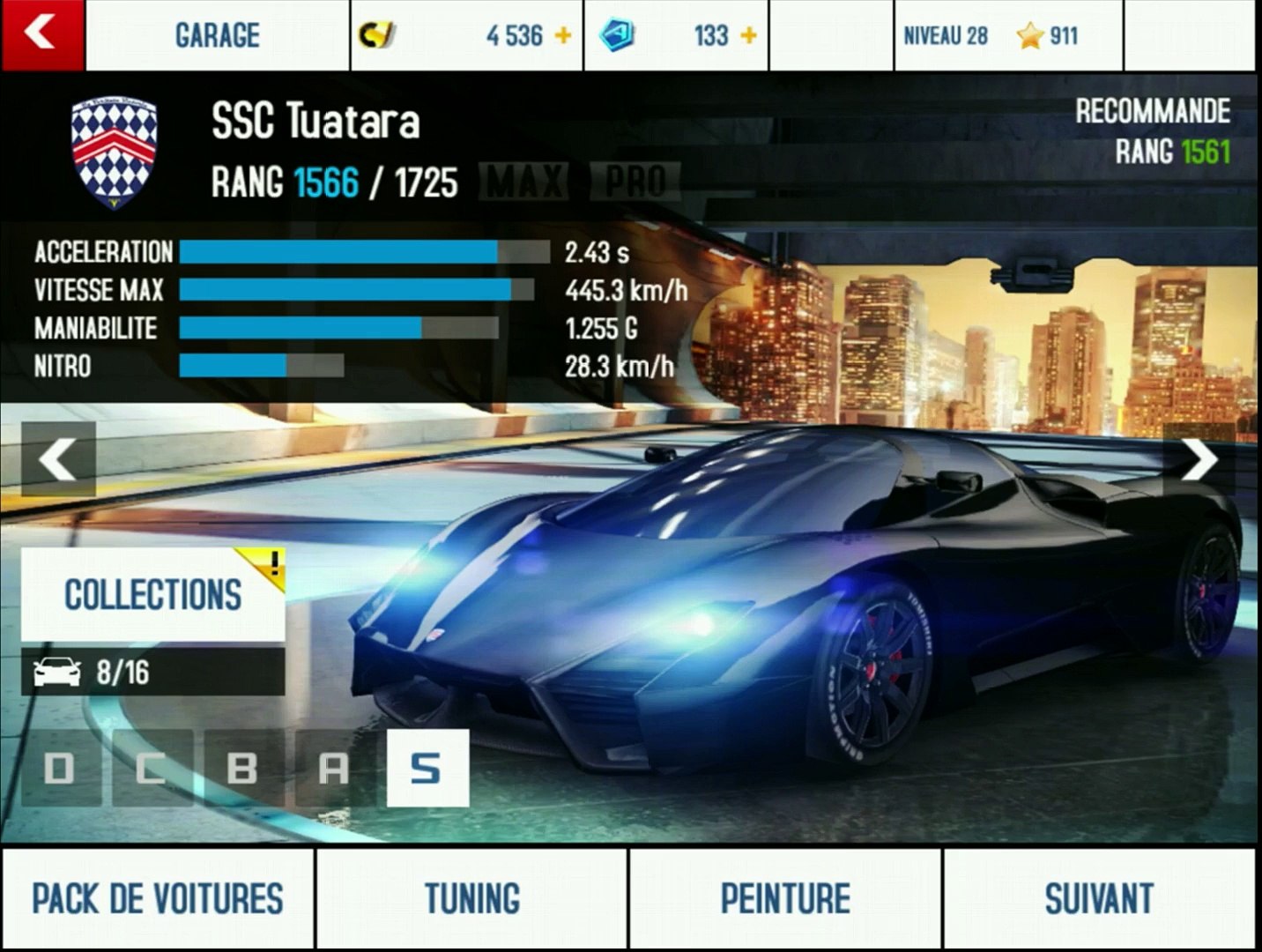Open Pack de Voitures
Image resolution: width=1262 pixels, height=952 pixels.
[x=158, y=899]
